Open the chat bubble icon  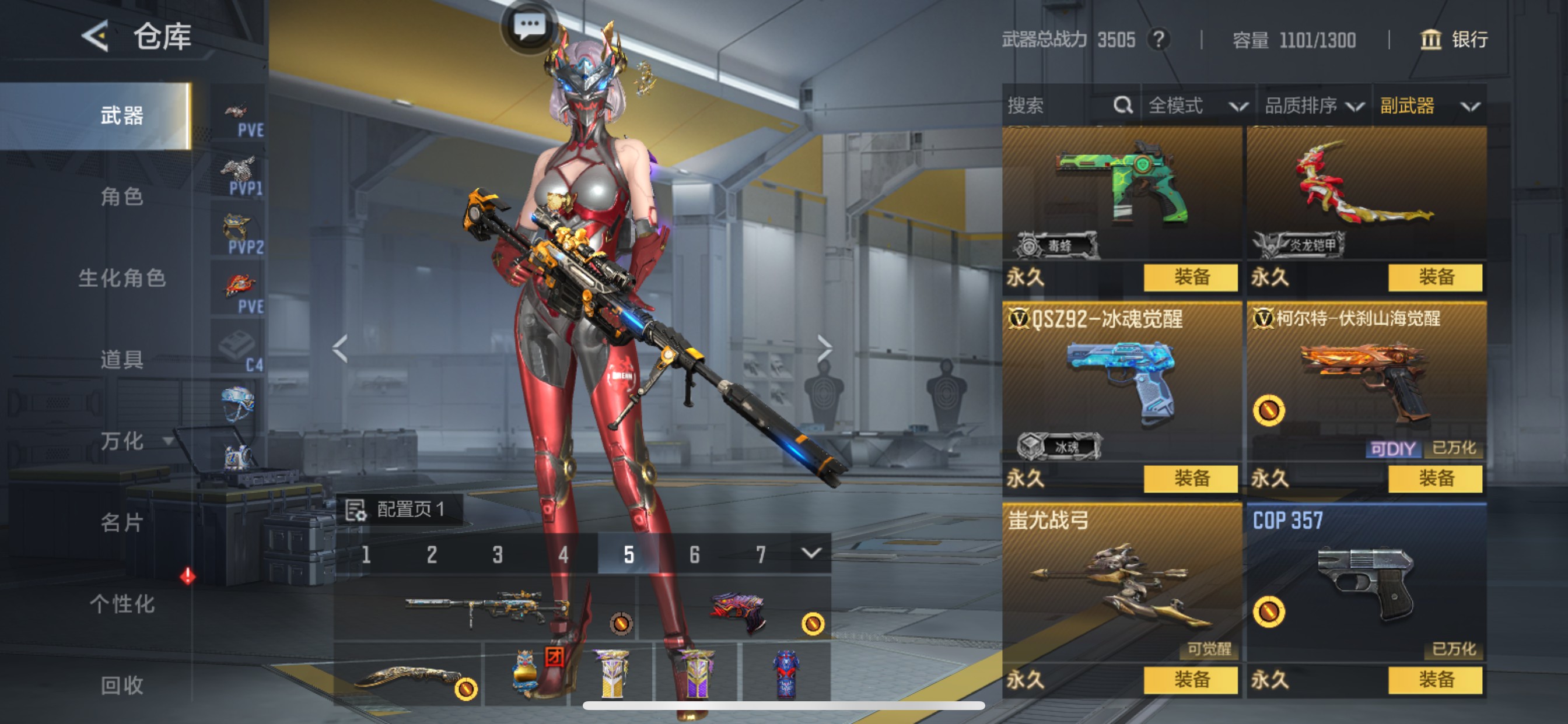pos(529,26)
